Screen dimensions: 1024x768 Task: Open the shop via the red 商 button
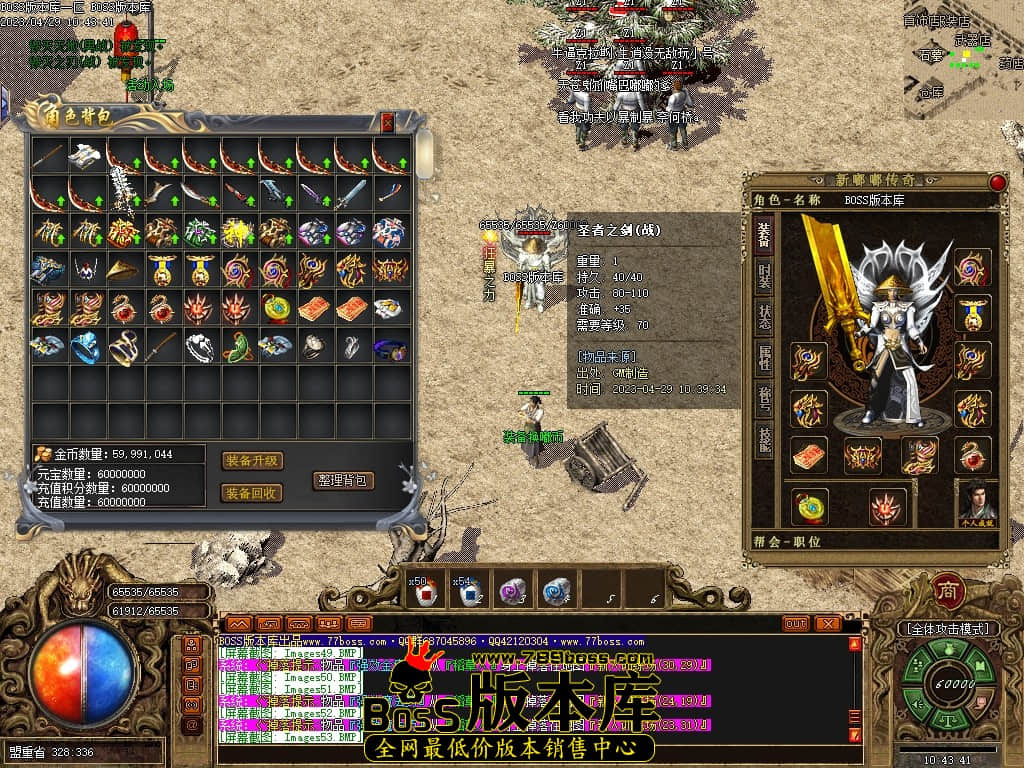pos(947,591)
